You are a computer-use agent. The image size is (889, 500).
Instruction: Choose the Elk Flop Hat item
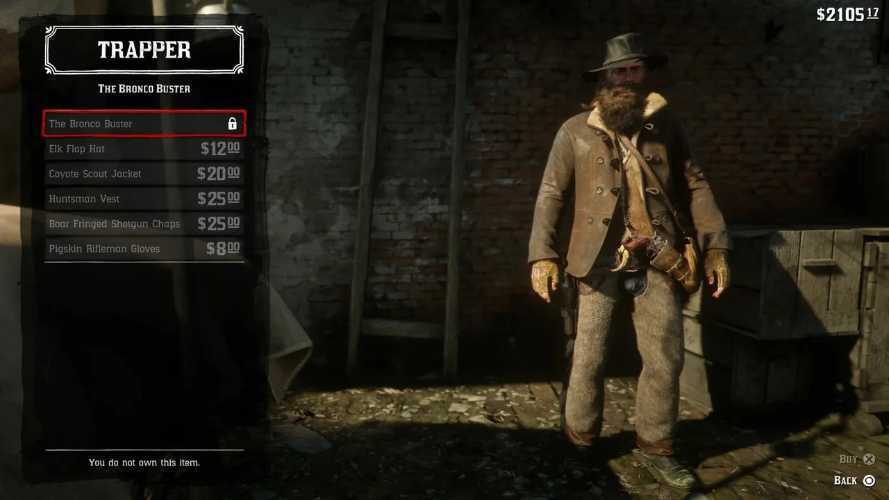point(143,149)
